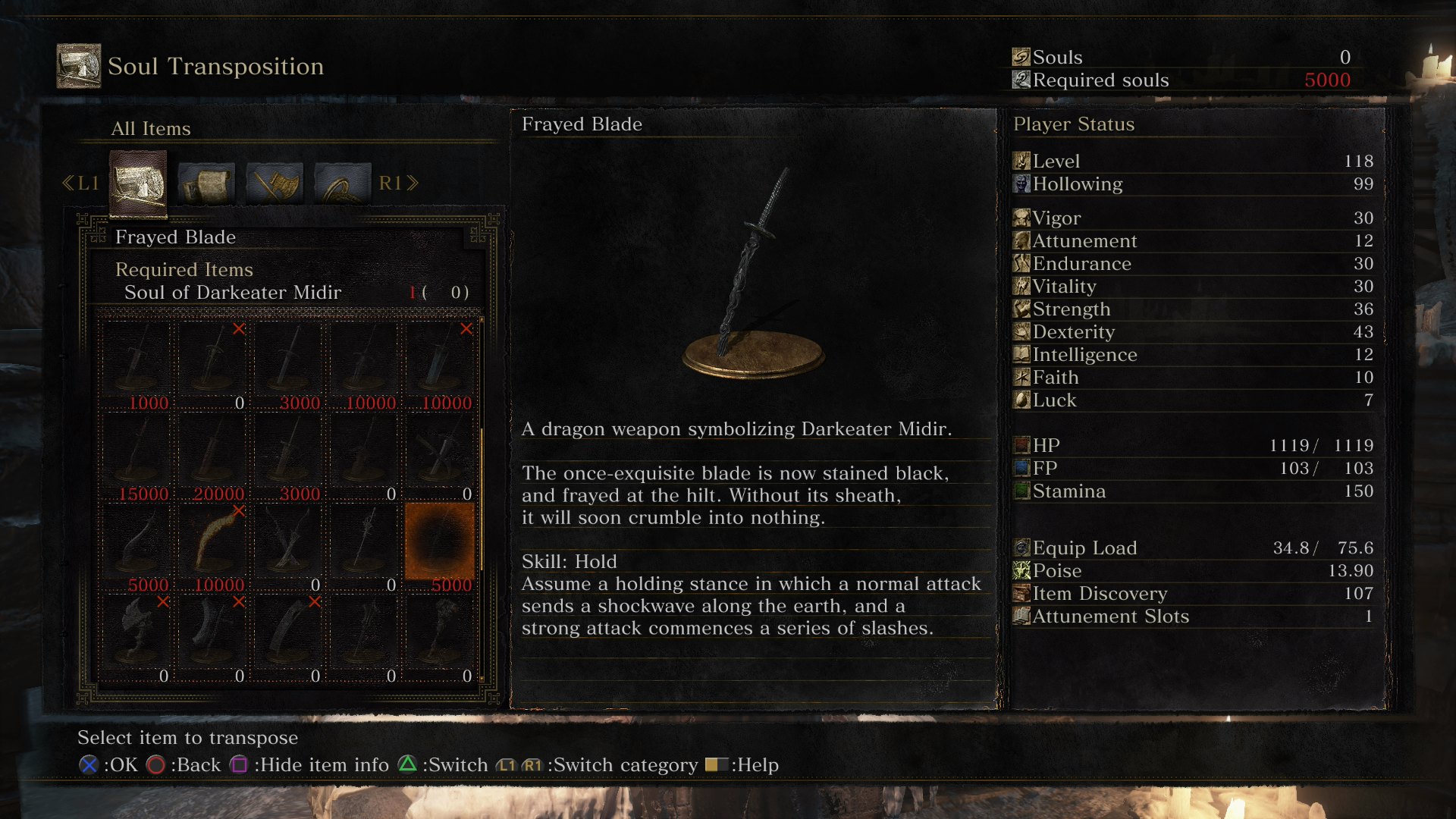Viewport: 1456px width, 819px height.
Task: Switch to the ring category tab
Action: 342,183
